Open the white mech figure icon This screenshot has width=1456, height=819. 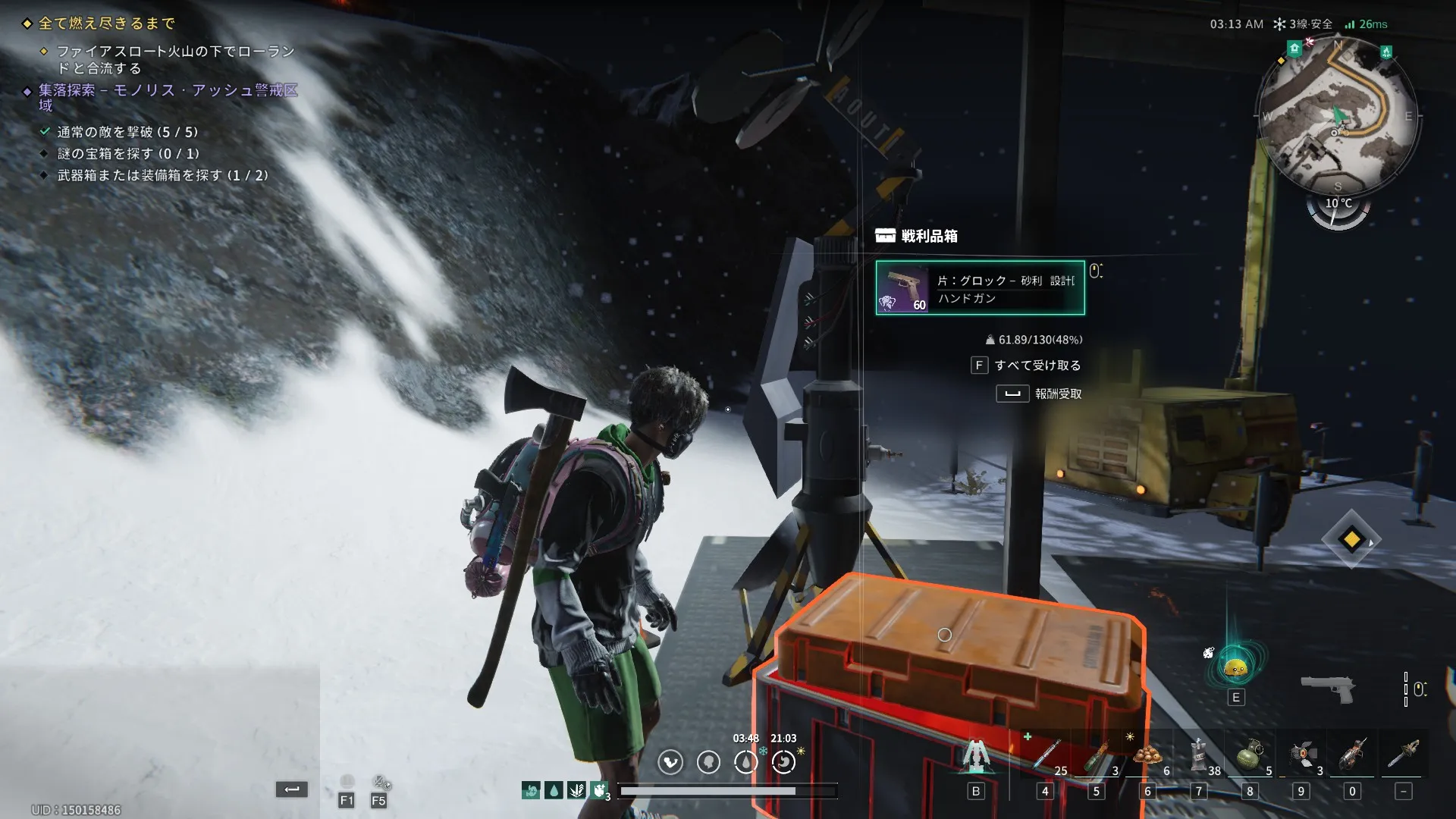[976, 756]
